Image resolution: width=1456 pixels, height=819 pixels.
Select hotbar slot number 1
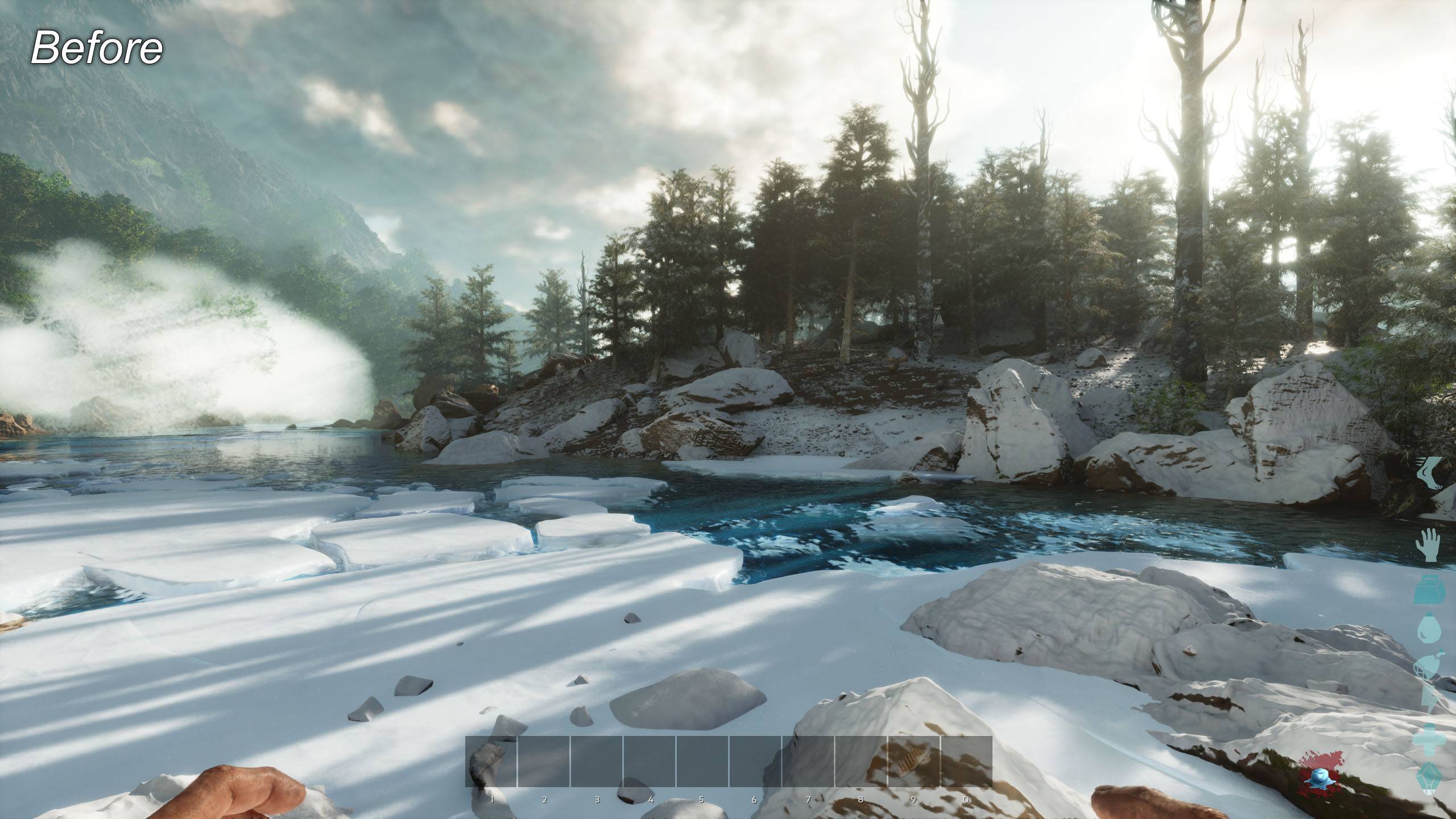point(491,762)
